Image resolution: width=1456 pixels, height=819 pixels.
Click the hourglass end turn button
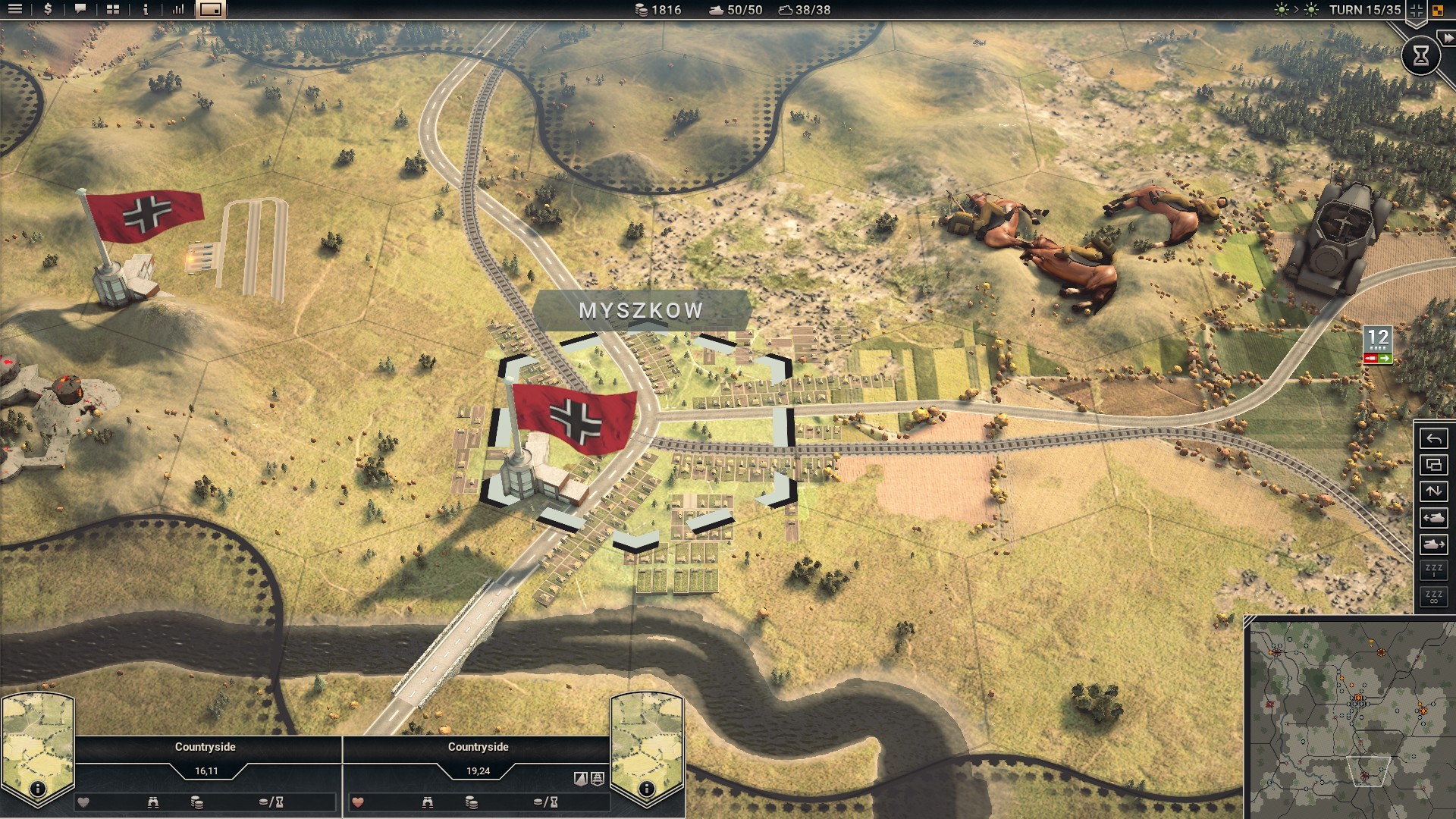pos(1420,55)
